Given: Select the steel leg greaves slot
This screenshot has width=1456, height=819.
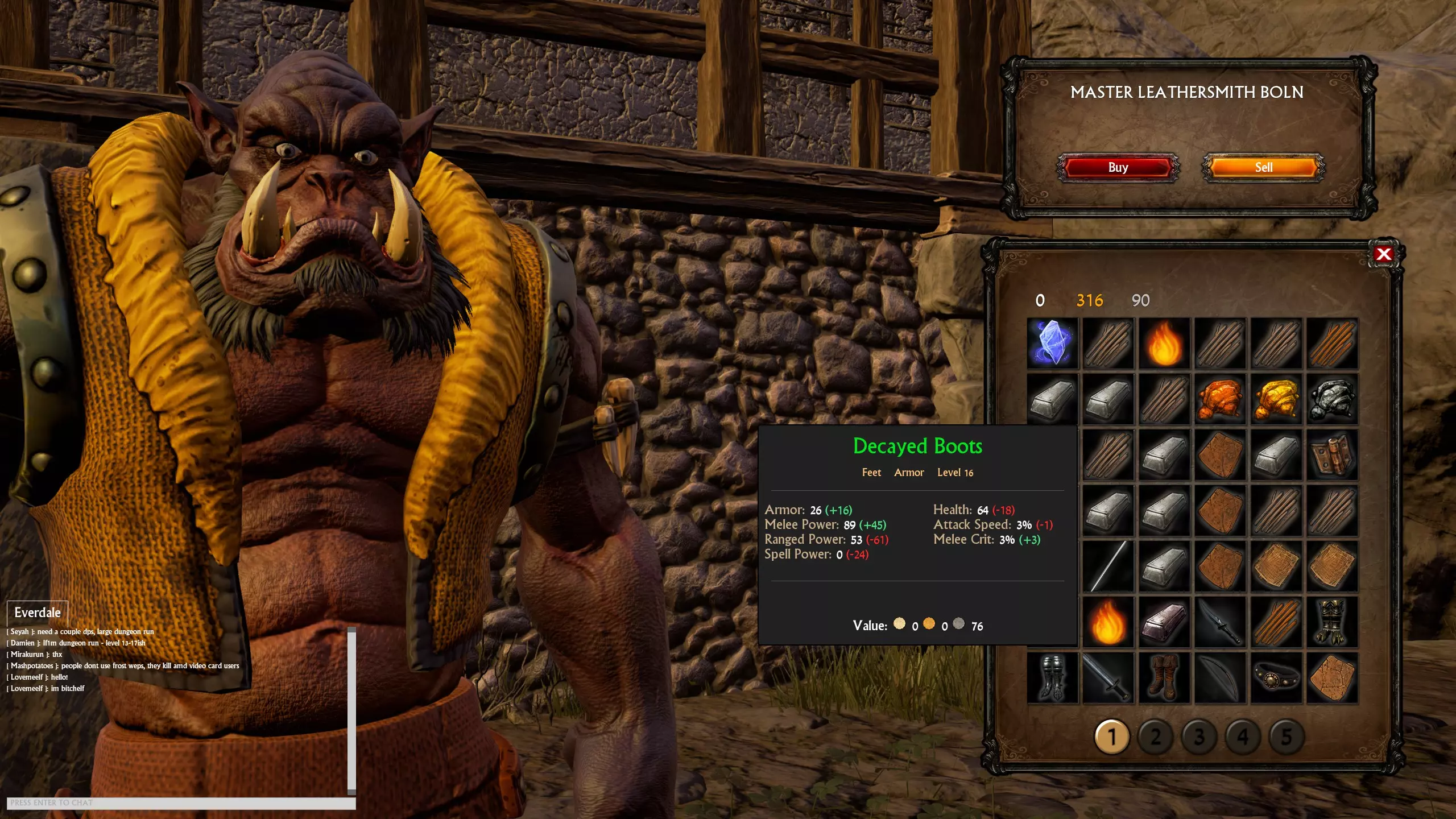Looking at the screenshot, I should (x=1052, y=678).
